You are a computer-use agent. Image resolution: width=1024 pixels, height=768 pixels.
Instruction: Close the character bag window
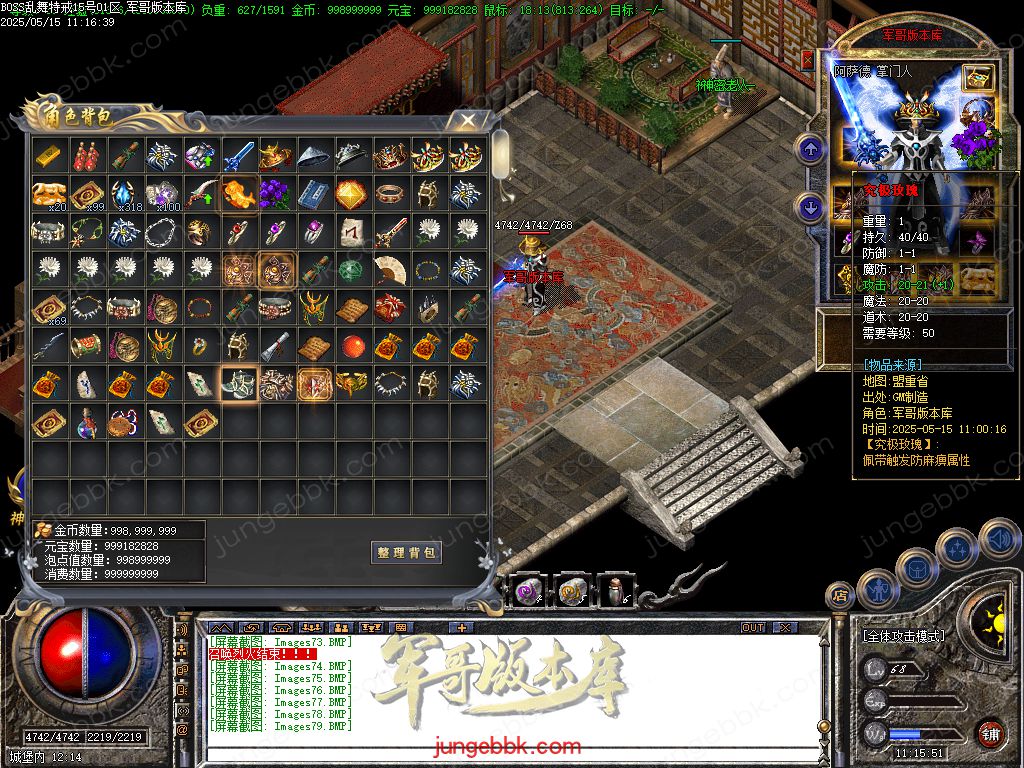pyautogui.click(x=467, y=120)
